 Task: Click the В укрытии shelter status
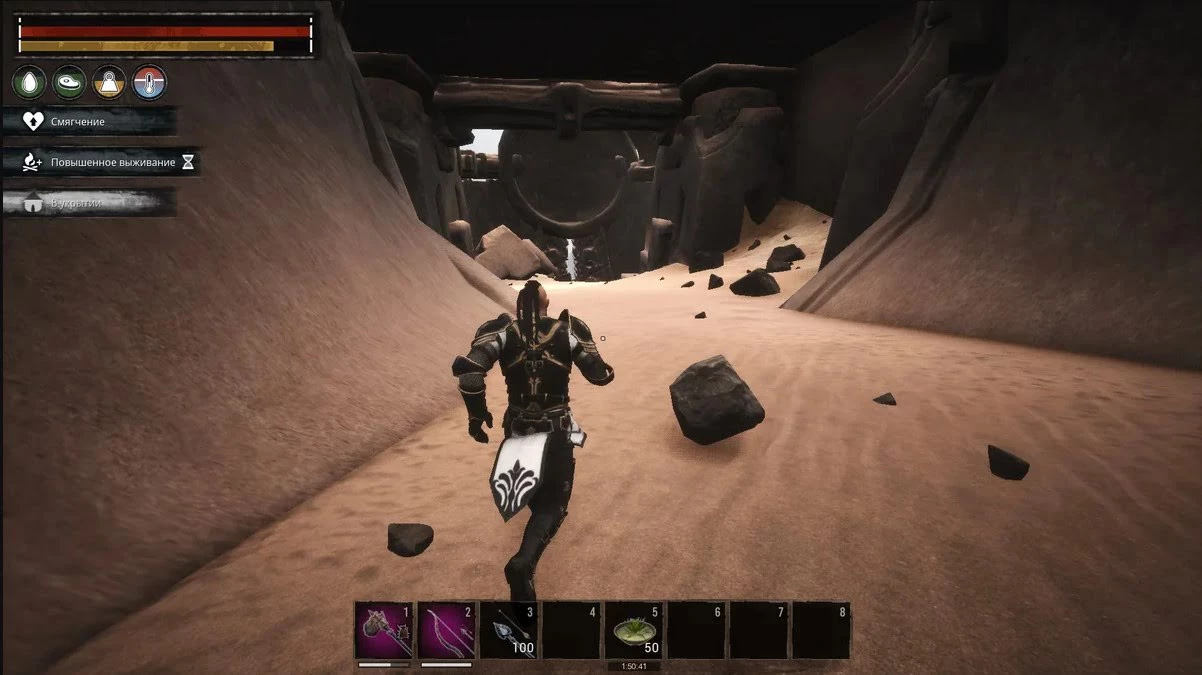coord(89,203)
